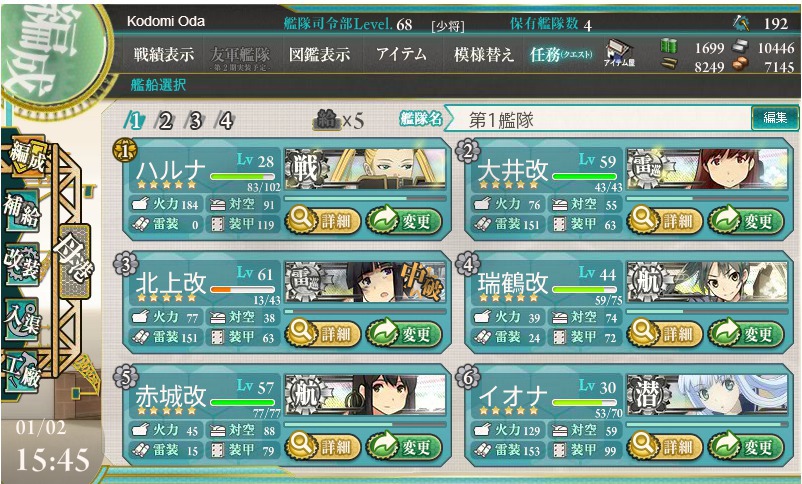
Task: Swap out 北上改 with 変更
Action: [x=404, y=333]
